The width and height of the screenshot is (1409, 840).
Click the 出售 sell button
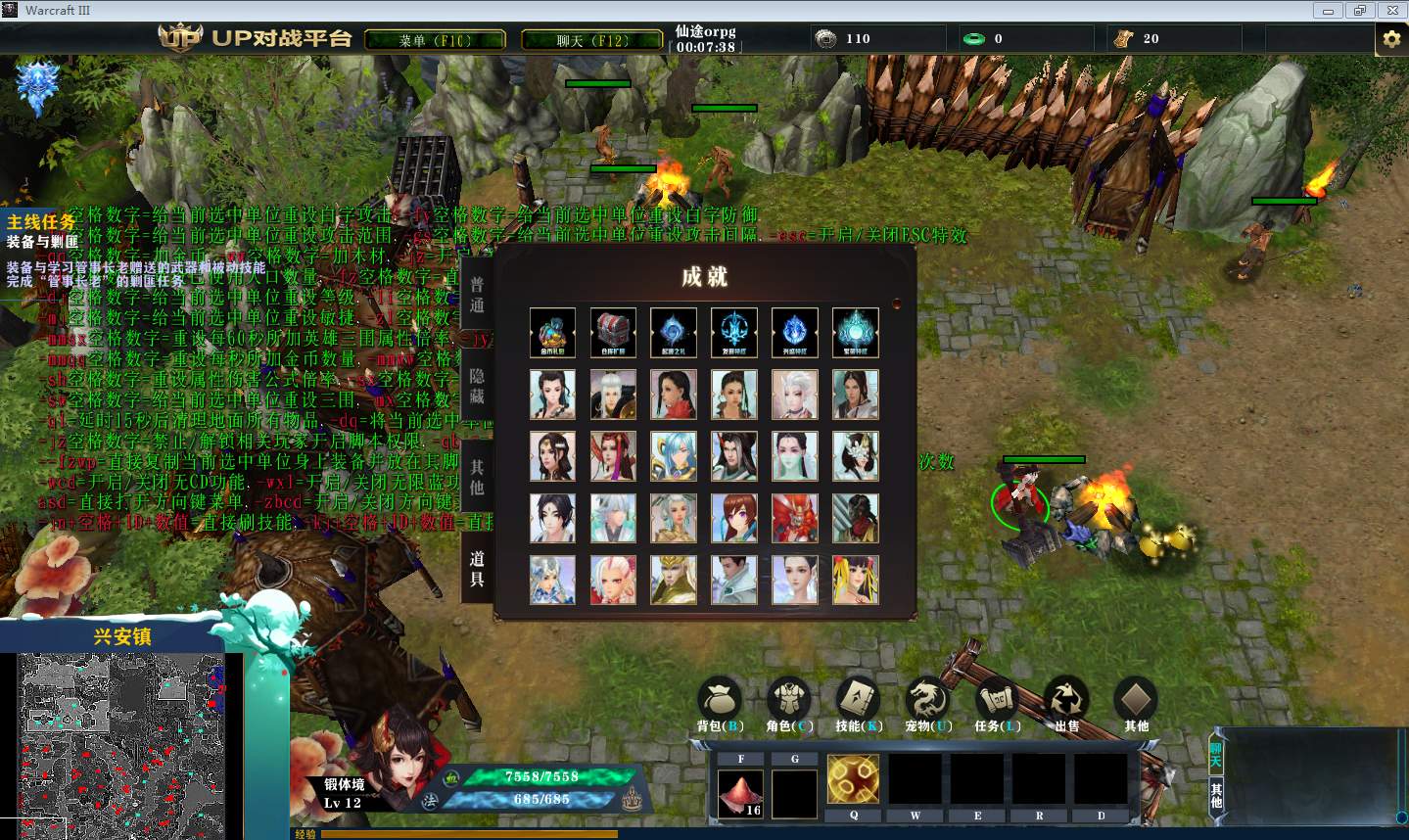pos(1066,703)
